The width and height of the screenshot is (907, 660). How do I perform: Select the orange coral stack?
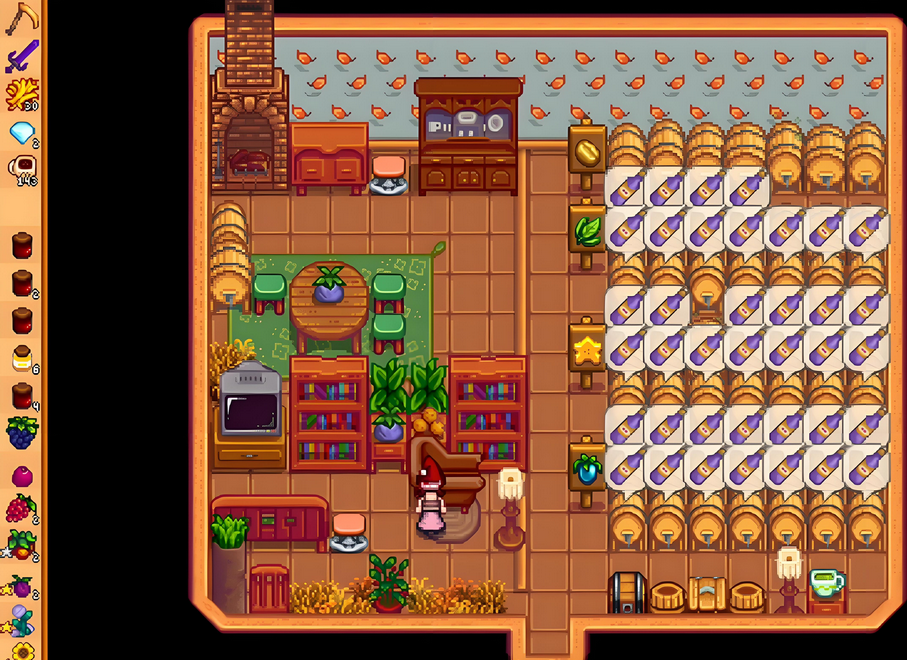[x=21, y=94]
